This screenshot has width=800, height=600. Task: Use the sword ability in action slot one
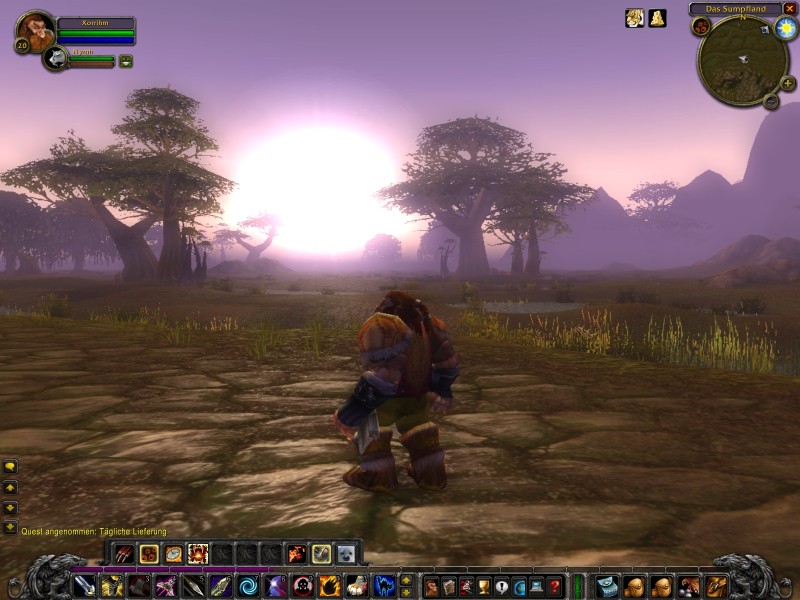coord(85,585)
